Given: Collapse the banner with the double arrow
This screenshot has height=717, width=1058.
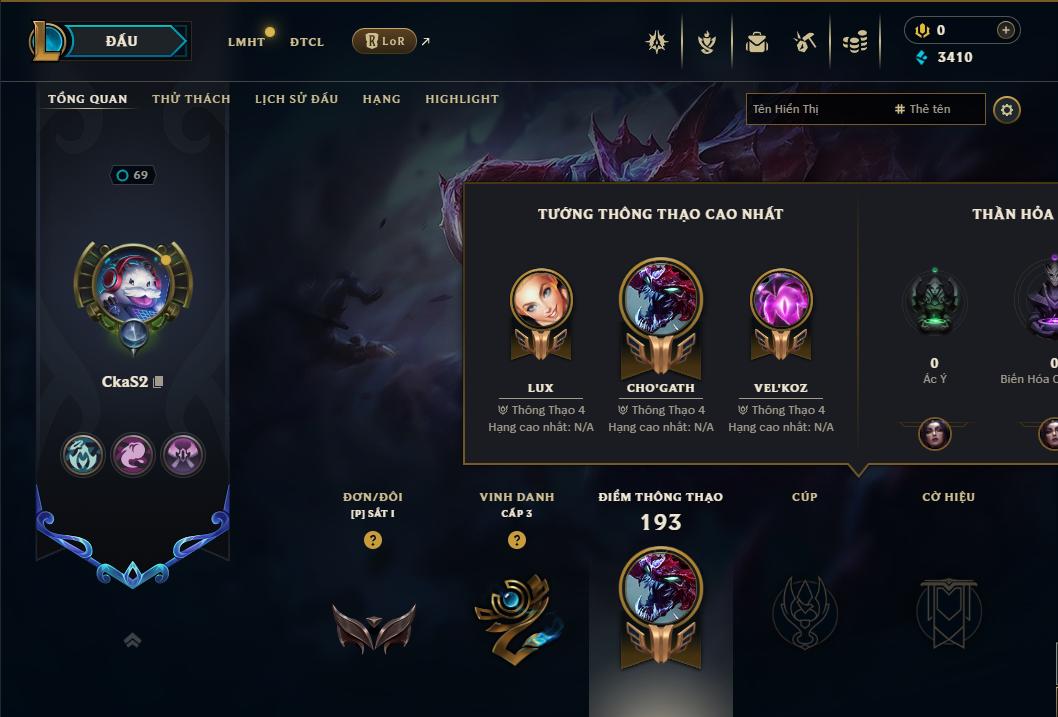Looking at the screenshot, I should pyautogui.click(x=132, y=640).
